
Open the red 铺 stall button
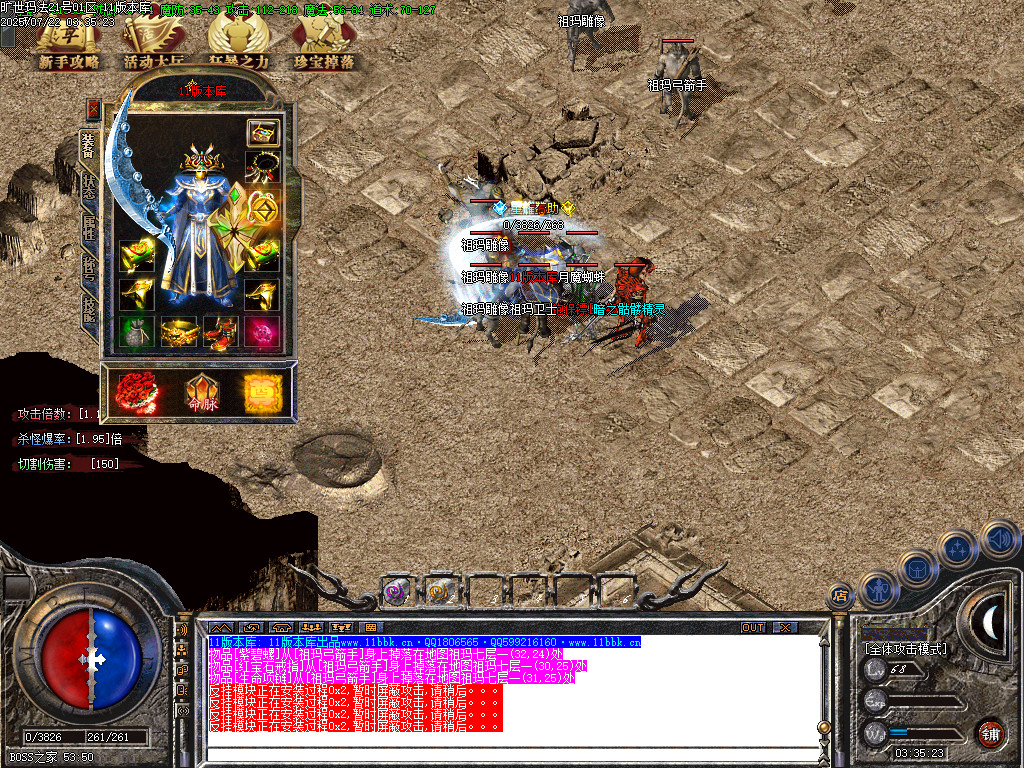pos(990,733)
